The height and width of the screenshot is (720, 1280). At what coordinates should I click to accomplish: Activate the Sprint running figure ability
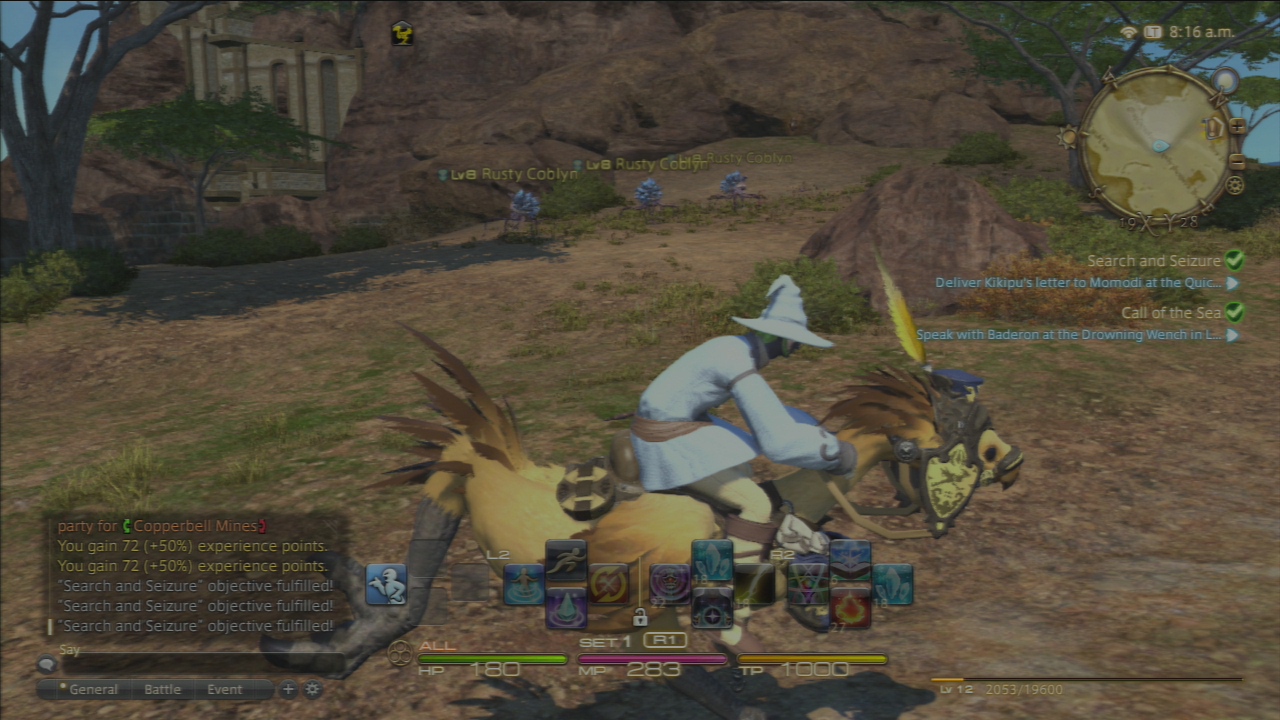point(566,562)
